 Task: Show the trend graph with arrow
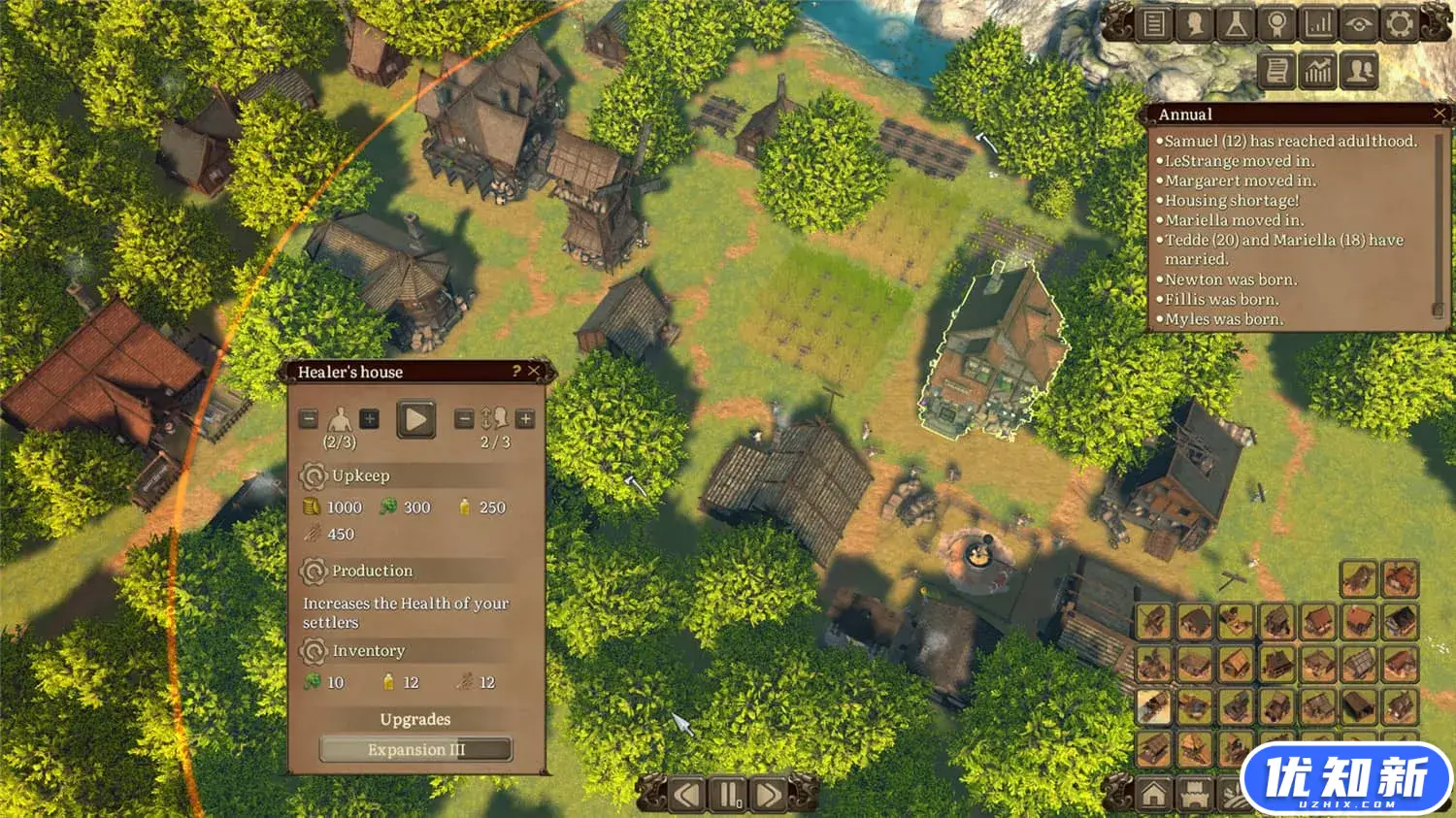pyautogui.click(x=1318, y=71)
